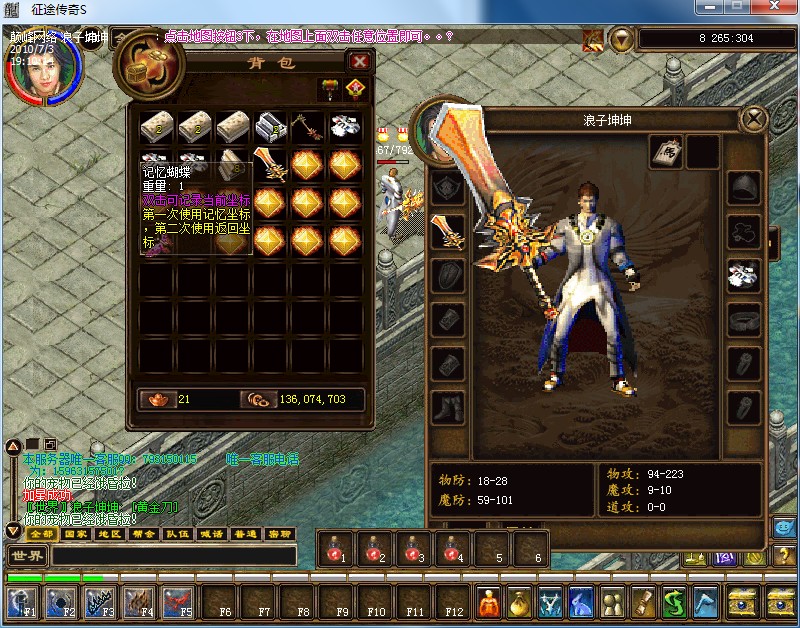
Task: Click the chat message input field
Action: pyautogui.click(x=175, y=556)
